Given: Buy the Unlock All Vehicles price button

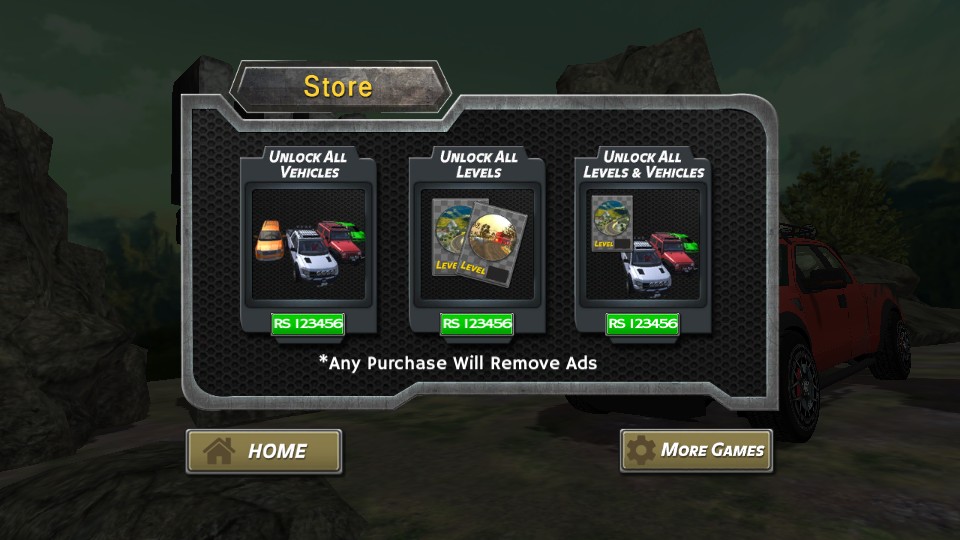Looking at the screenshot, I should [x=310, y=324].
